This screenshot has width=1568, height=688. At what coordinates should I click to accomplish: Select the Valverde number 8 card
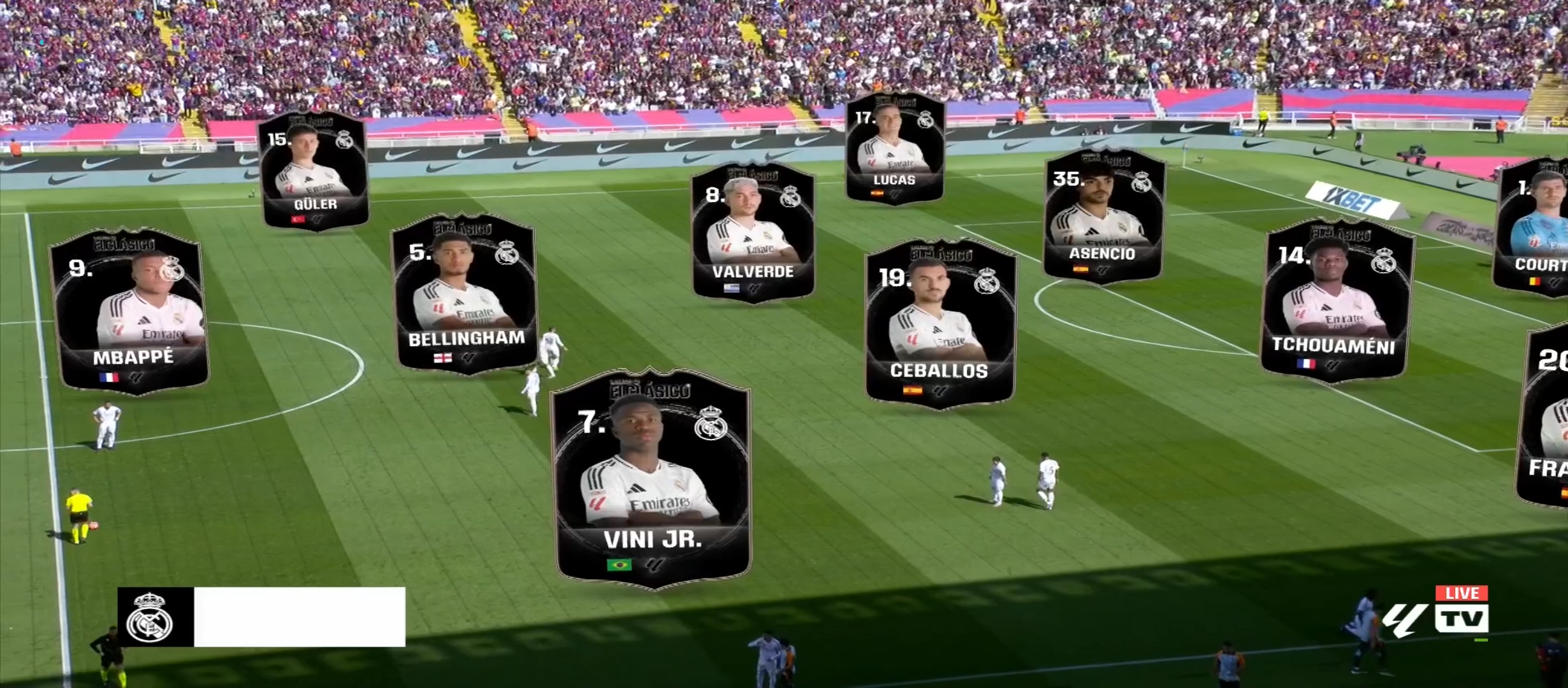point(753,233)
